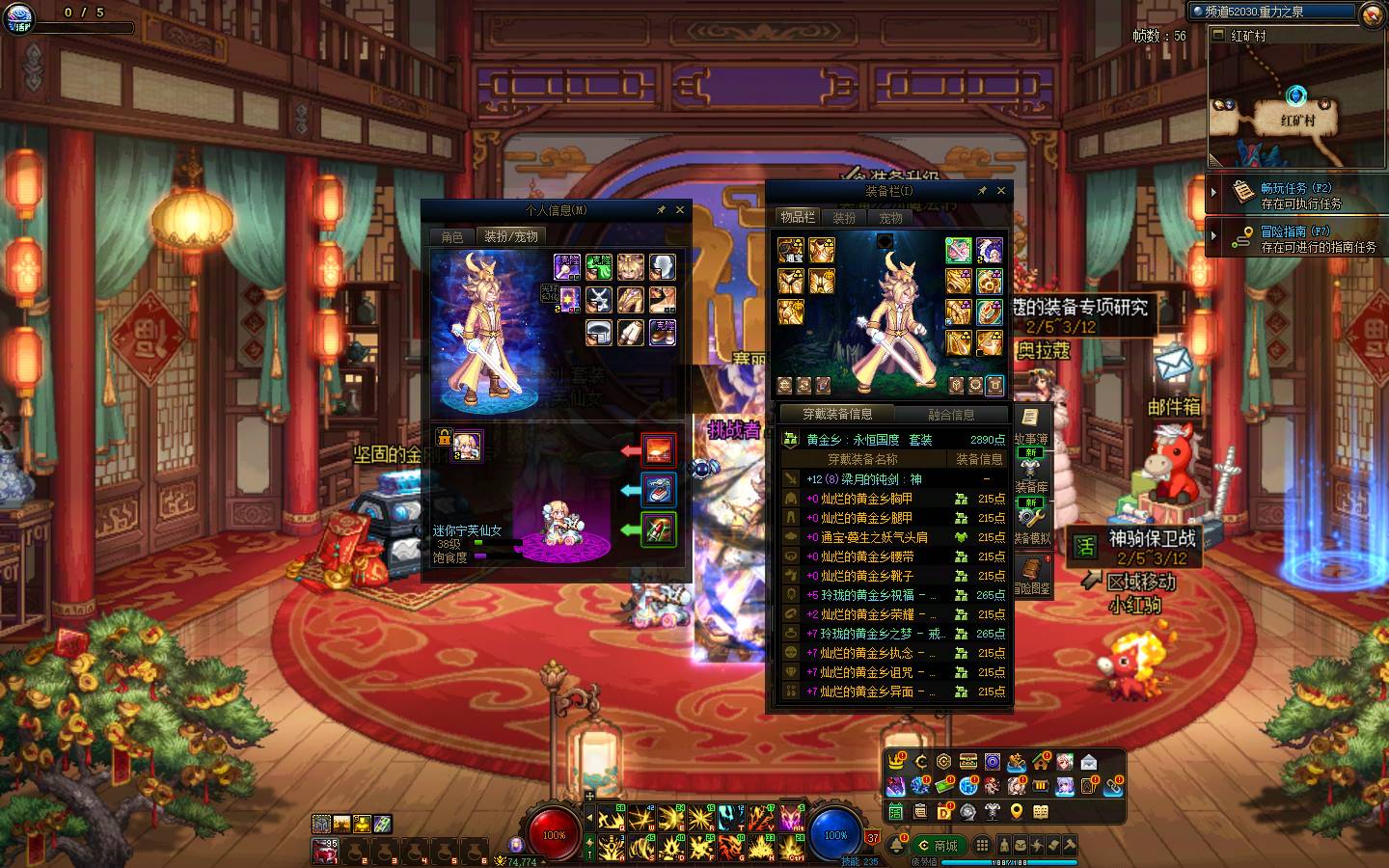This screenshot has height=868, width=1389.
Task: Select the 装扮 tab in equipment window
Action: (x=845, y=218)
